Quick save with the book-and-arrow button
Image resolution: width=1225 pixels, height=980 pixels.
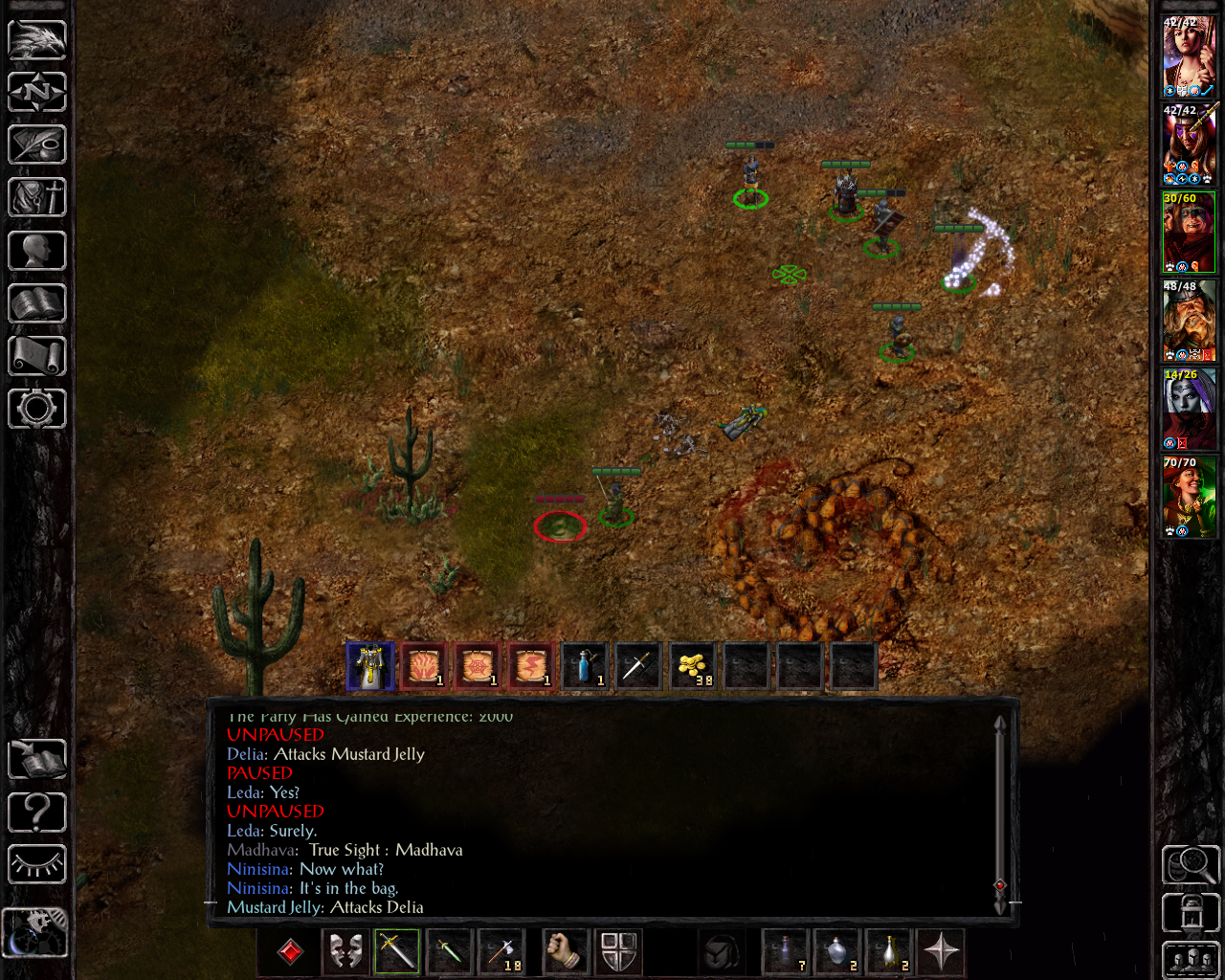(36, 761)
